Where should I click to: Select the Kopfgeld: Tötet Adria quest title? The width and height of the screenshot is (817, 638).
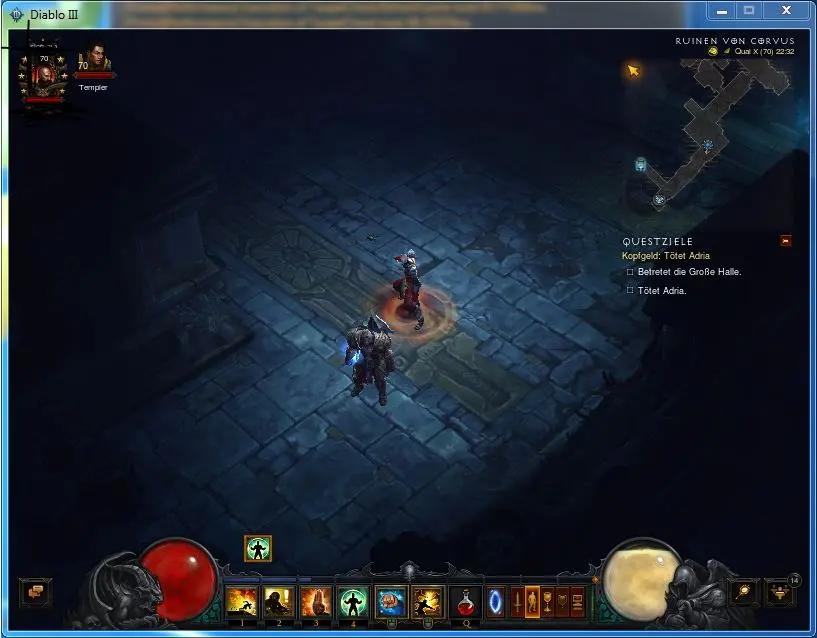pyautogui.click(x=668, y=256)
